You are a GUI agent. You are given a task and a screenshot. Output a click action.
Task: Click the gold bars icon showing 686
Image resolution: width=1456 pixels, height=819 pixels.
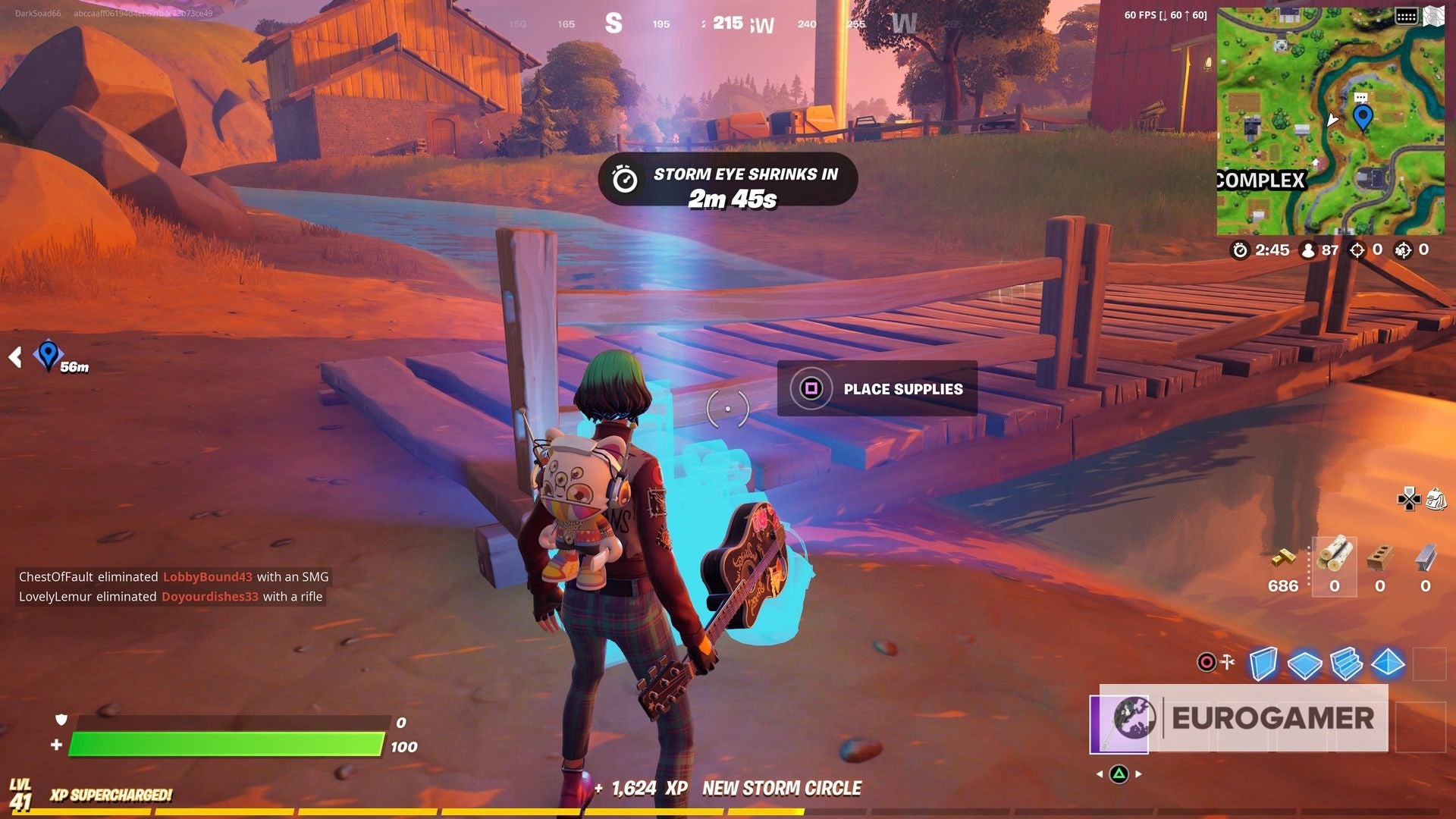[1285, 560]
